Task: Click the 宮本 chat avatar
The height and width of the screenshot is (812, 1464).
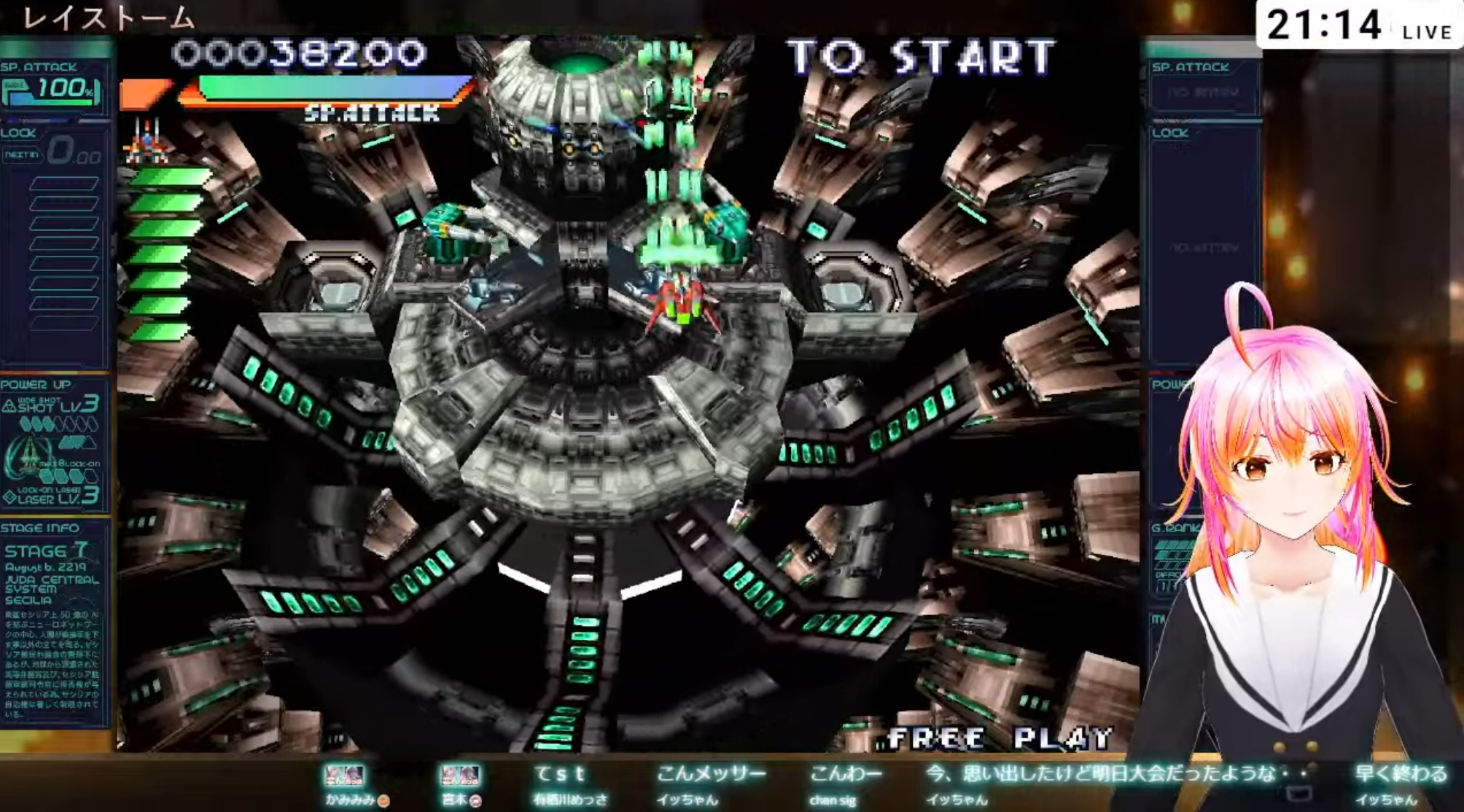Action: pyautogui.click(x=460, y=776)
